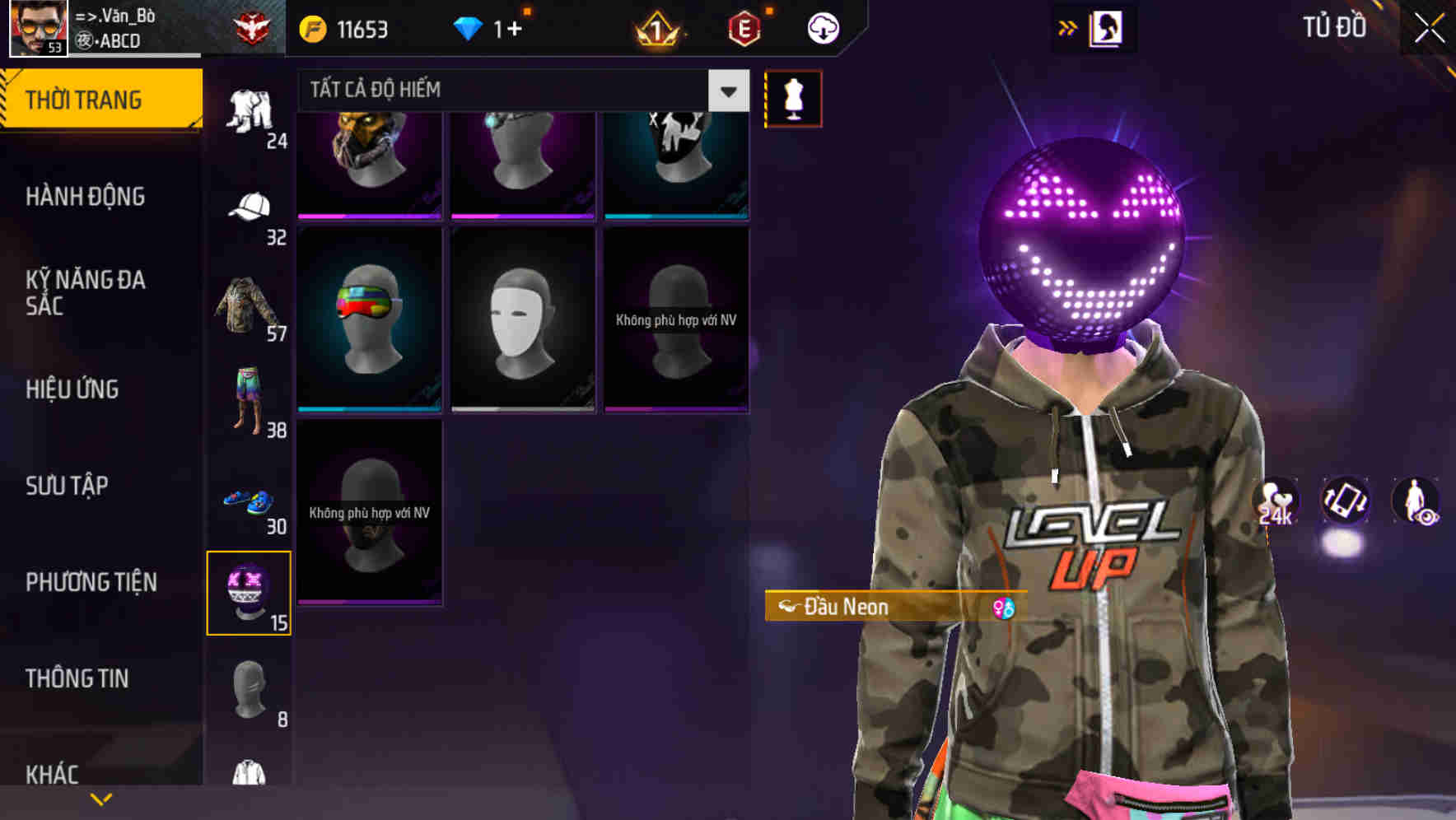The width and height of the screenshot is (1456, 820).
Task: Collapse the top bar using the double chevrons
Action: click(x=1066, y=27)
